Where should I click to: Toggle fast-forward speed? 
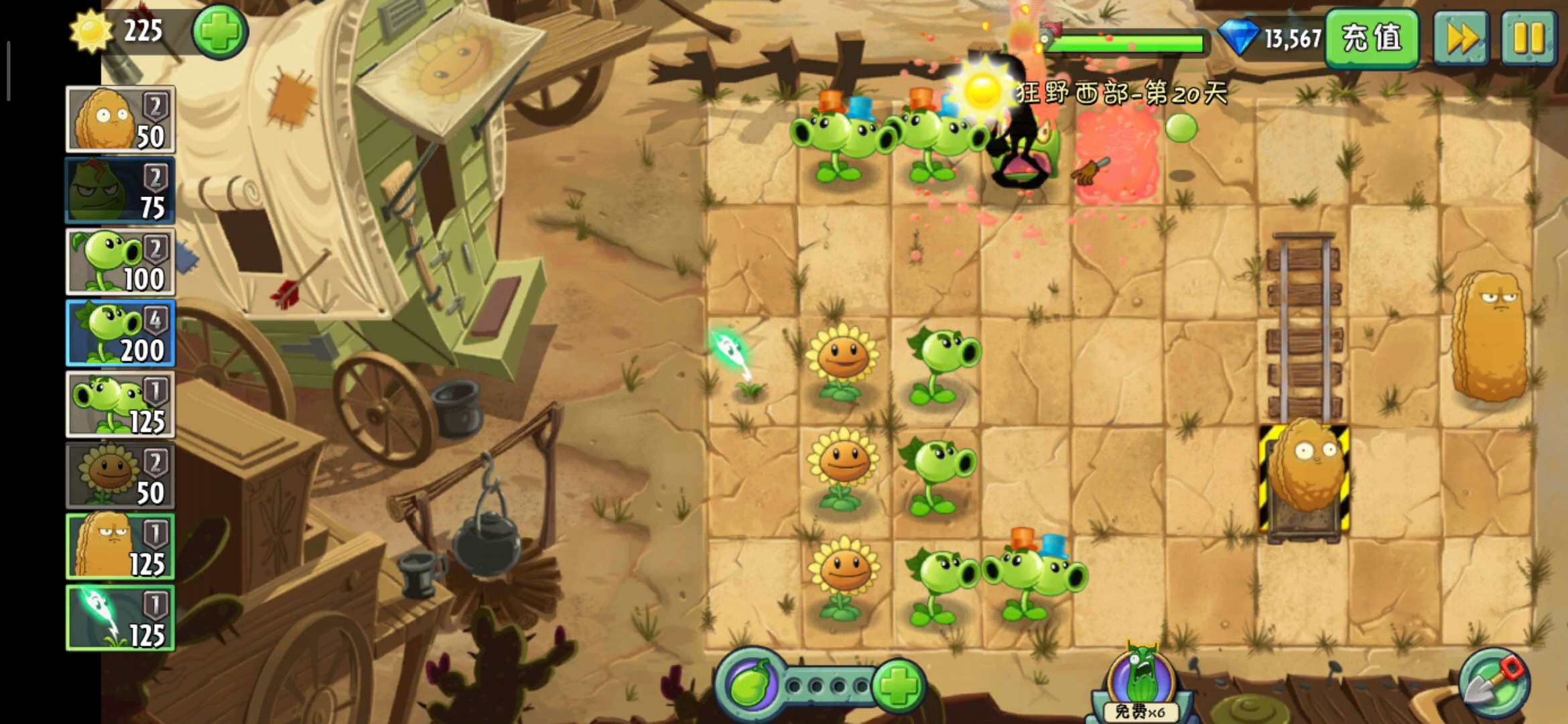click(1461, 38)
